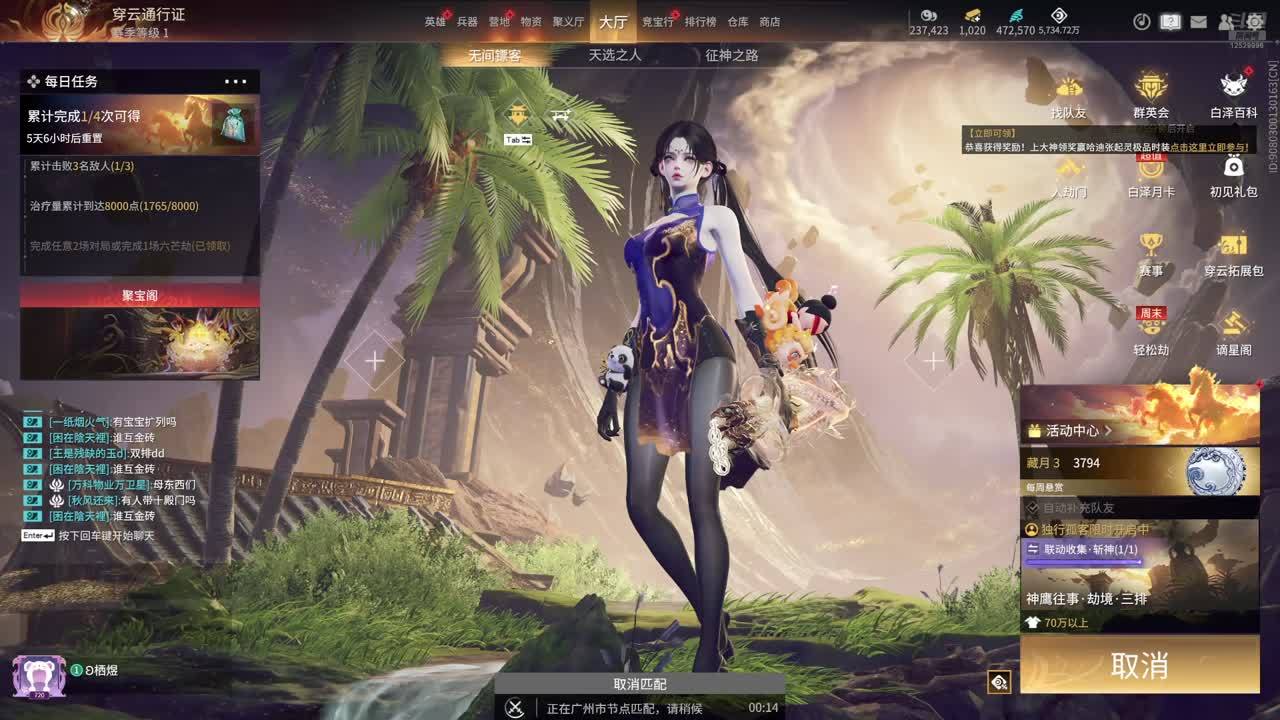Open the 英雄 heroes menu
Screen dimensions: 1280x720
(x=434, y=22)
